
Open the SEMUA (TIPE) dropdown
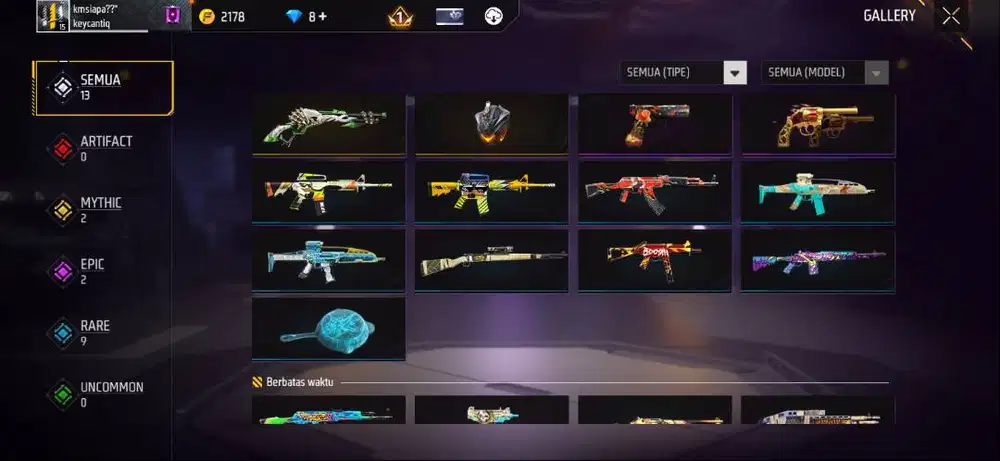683,72
